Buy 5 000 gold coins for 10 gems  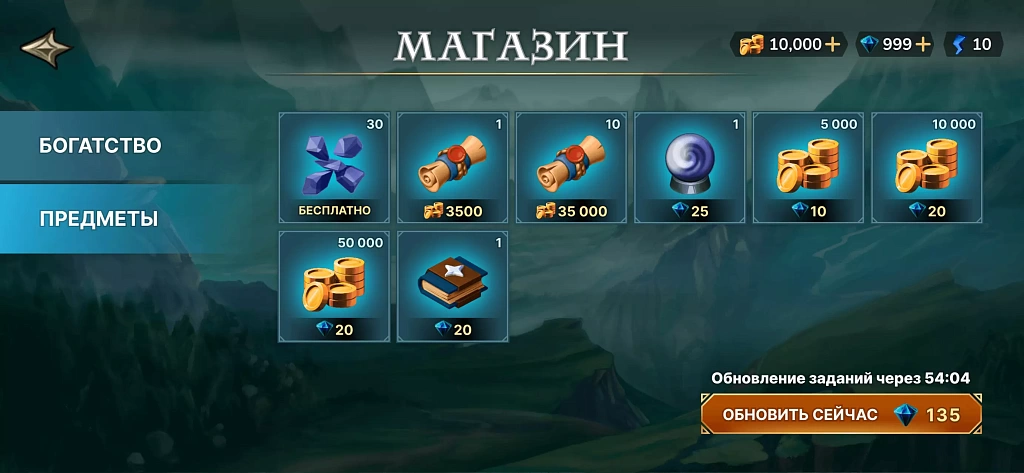[x=808, y=167]
